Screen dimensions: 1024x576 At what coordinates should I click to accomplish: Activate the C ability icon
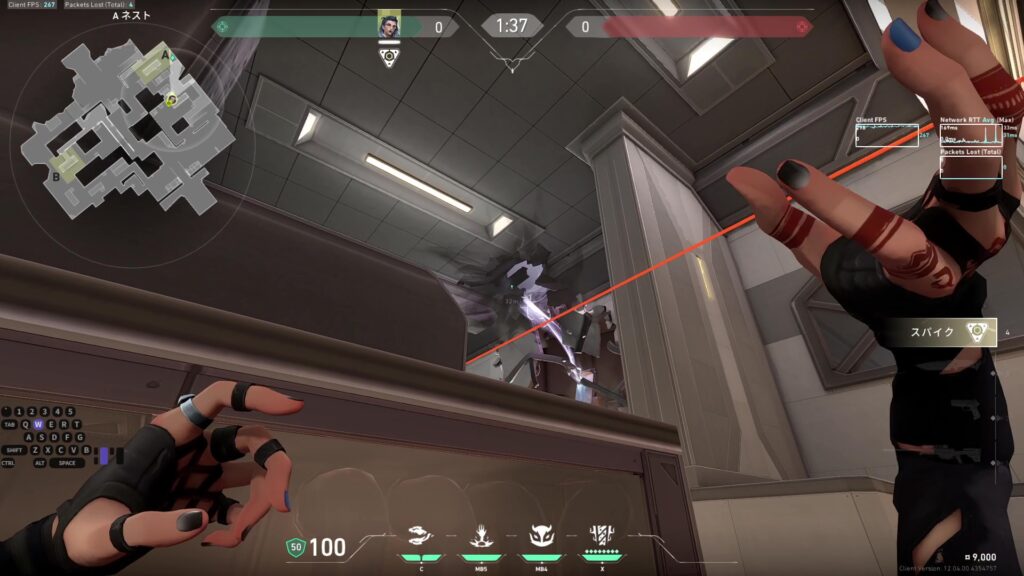click(x=422, y=538)
